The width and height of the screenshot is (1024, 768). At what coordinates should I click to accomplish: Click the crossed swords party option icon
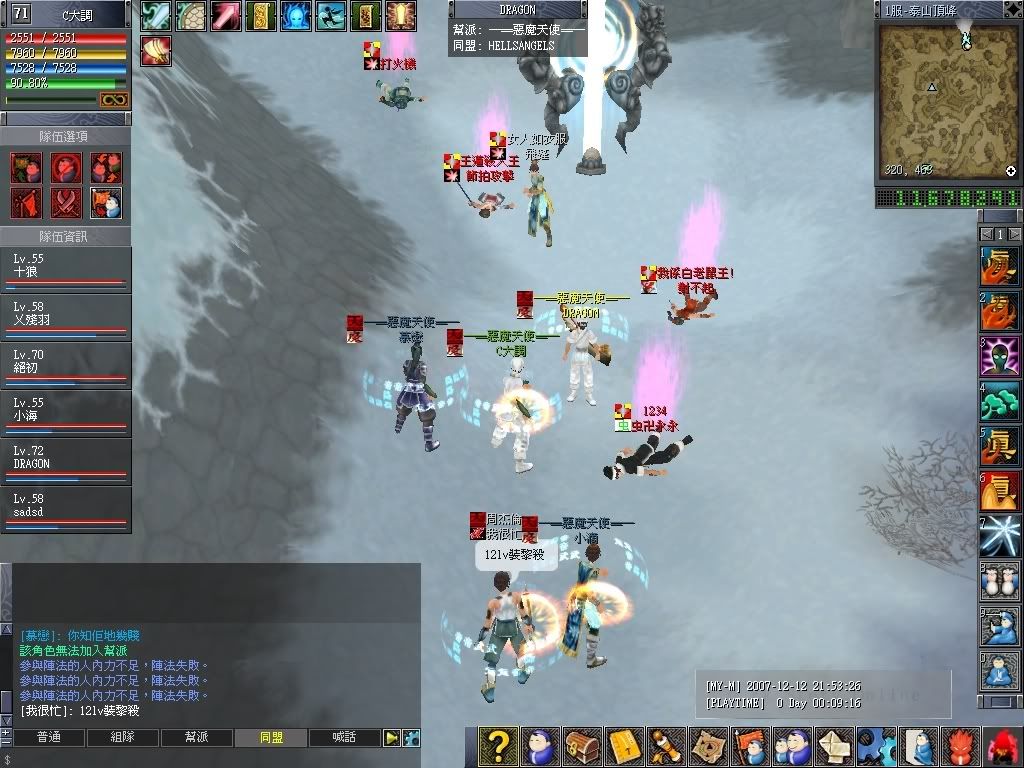coord(66,201)
